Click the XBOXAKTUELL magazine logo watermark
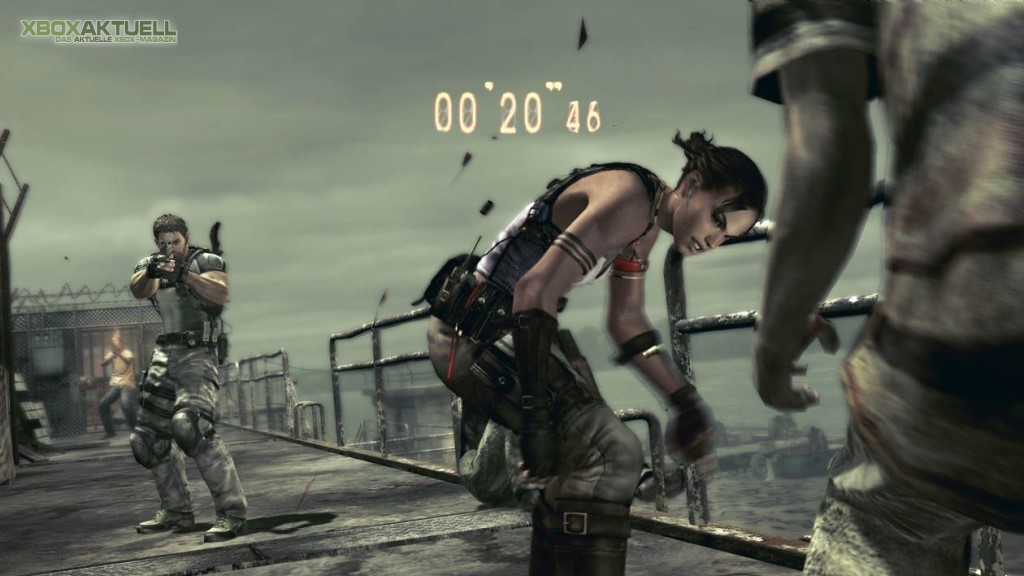Viewport: 1024px width, 576px height. tap(98, 31)
